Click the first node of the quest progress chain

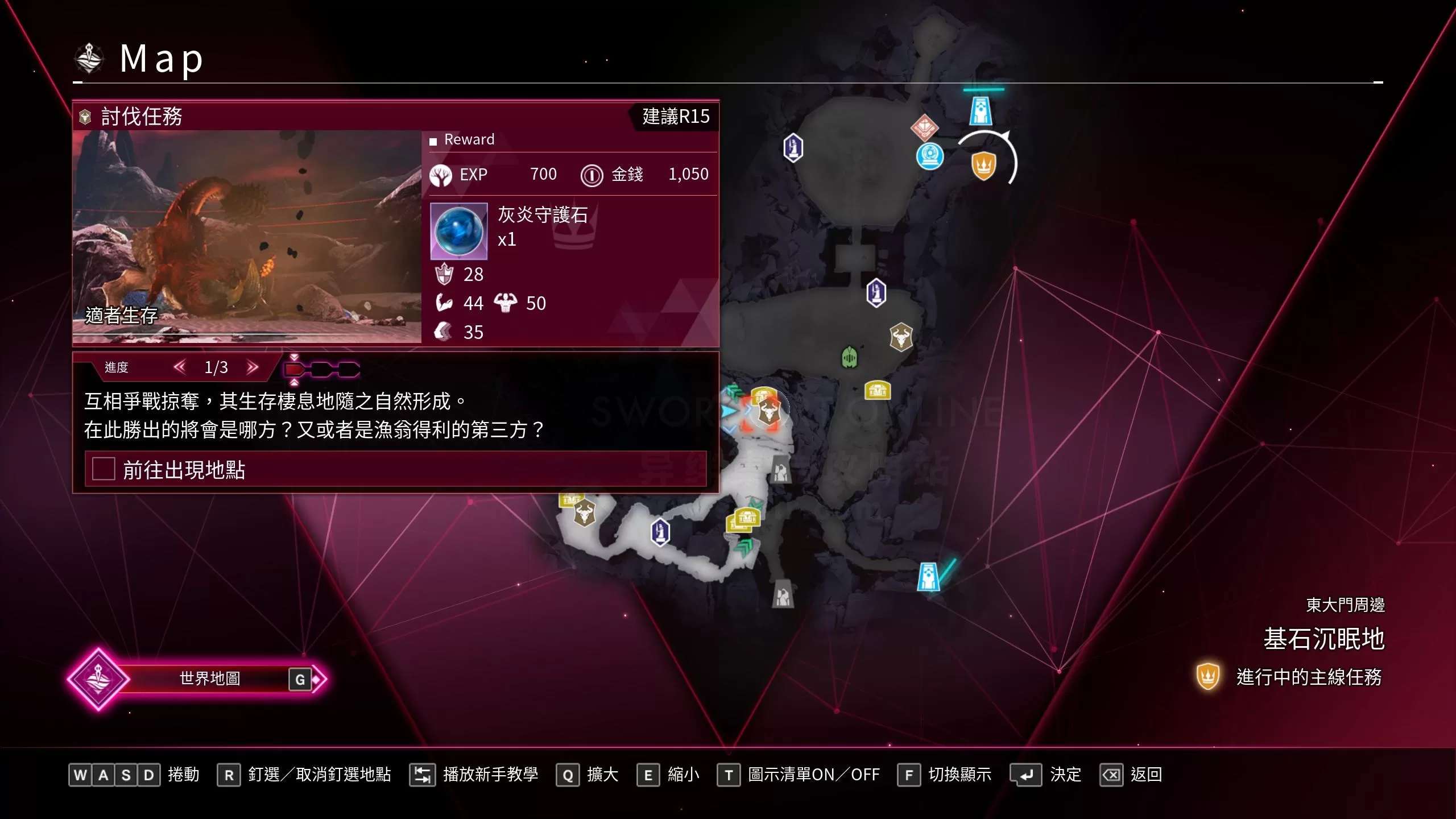(x=293, y=369)
